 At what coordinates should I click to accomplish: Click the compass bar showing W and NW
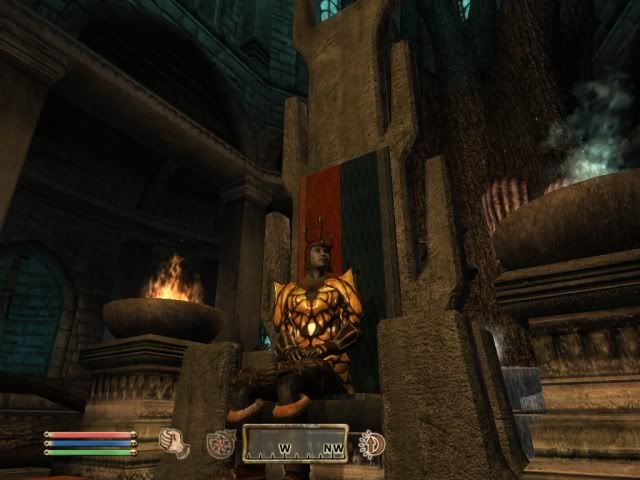click(295, 443)
